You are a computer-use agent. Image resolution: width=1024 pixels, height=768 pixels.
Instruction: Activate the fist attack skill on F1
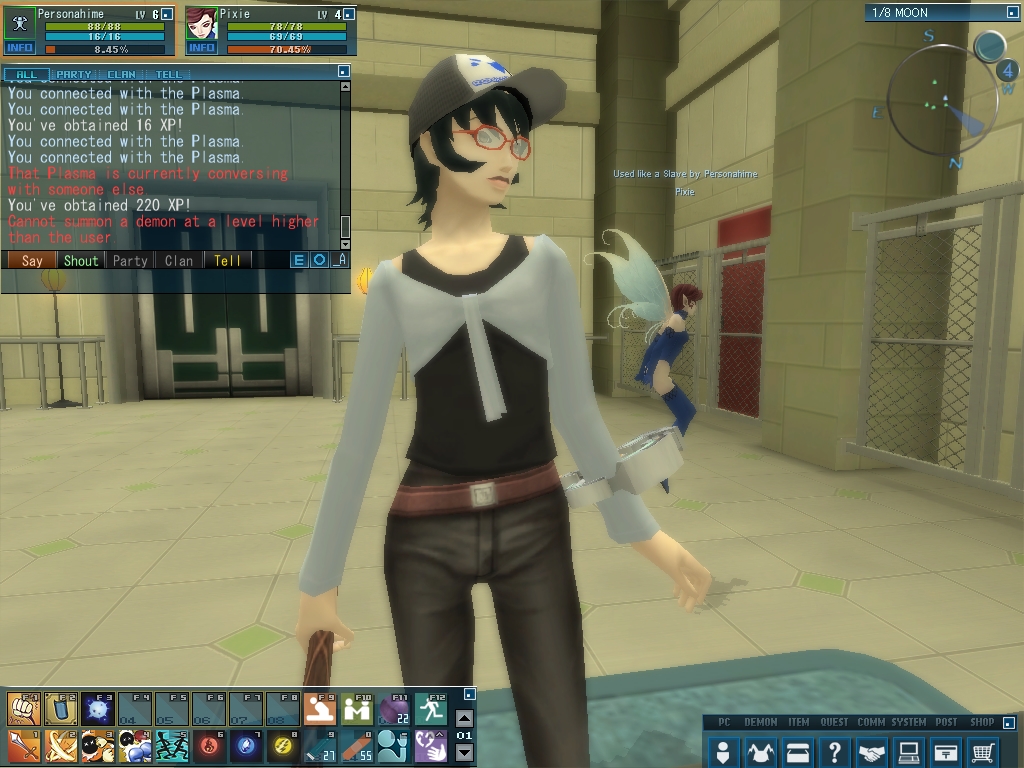pyautogui.click(x=22, y=709)
